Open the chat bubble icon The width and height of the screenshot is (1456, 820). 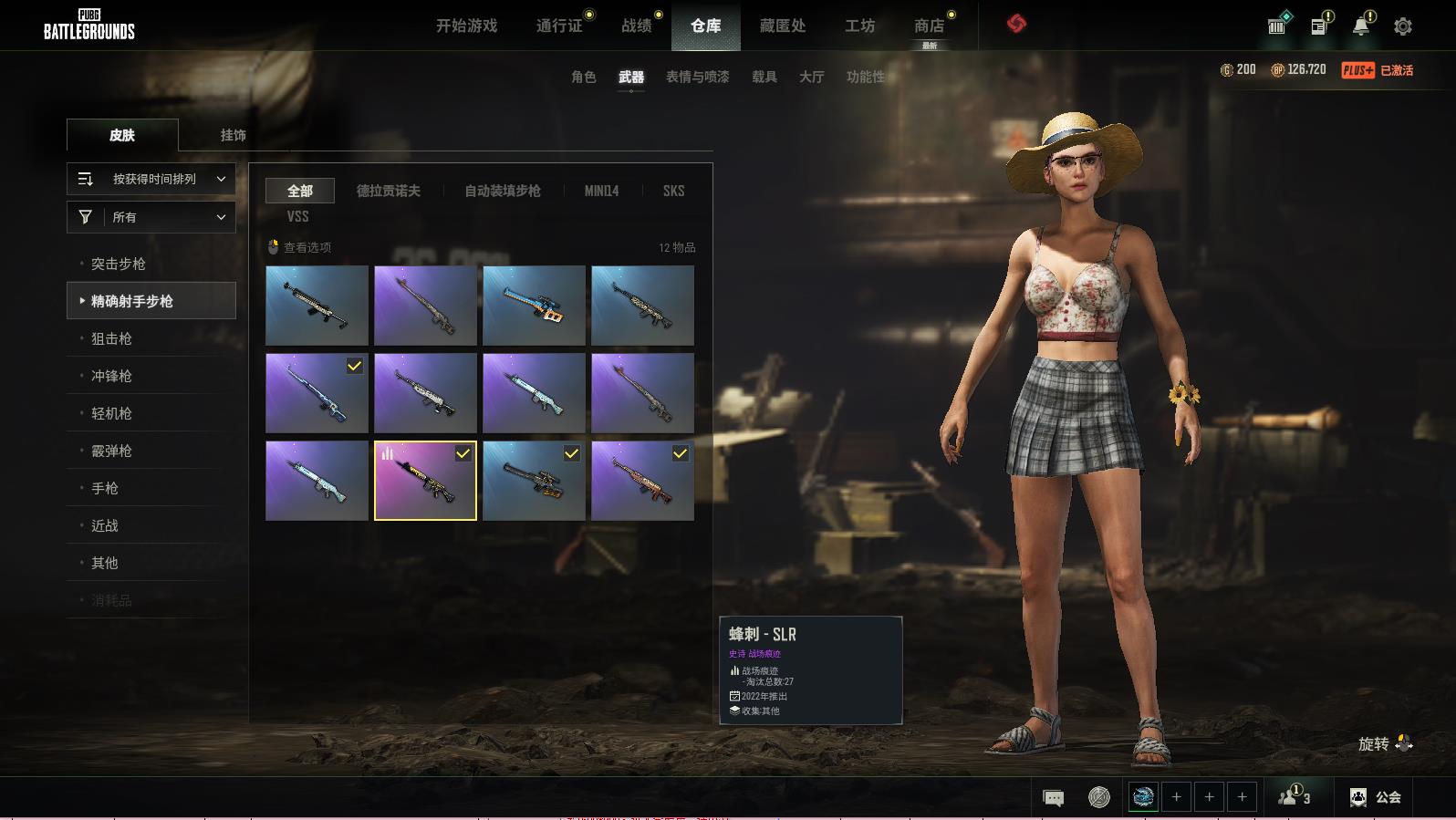click(1053, 798)
